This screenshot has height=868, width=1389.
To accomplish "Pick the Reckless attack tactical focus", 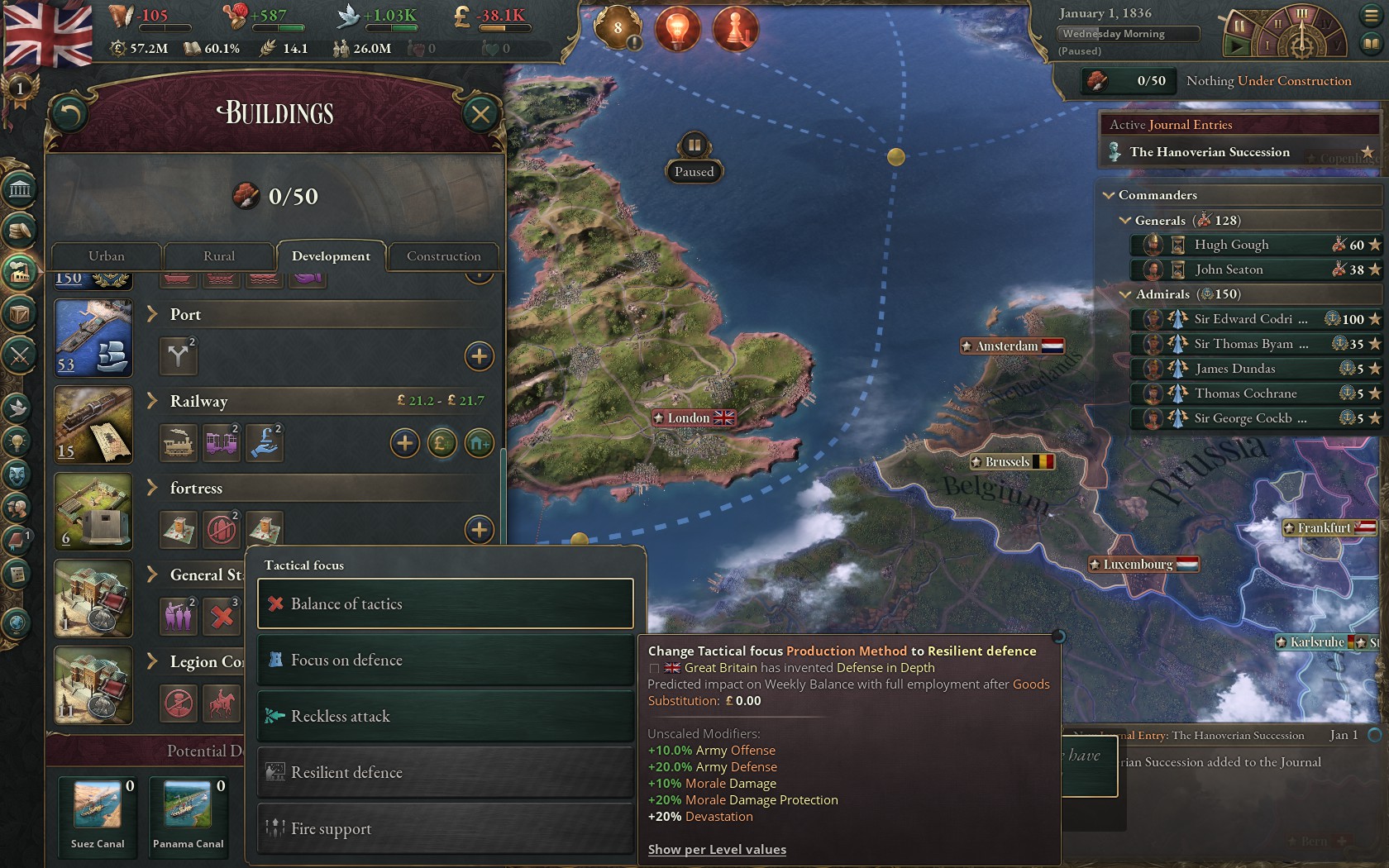I will 445,717.
